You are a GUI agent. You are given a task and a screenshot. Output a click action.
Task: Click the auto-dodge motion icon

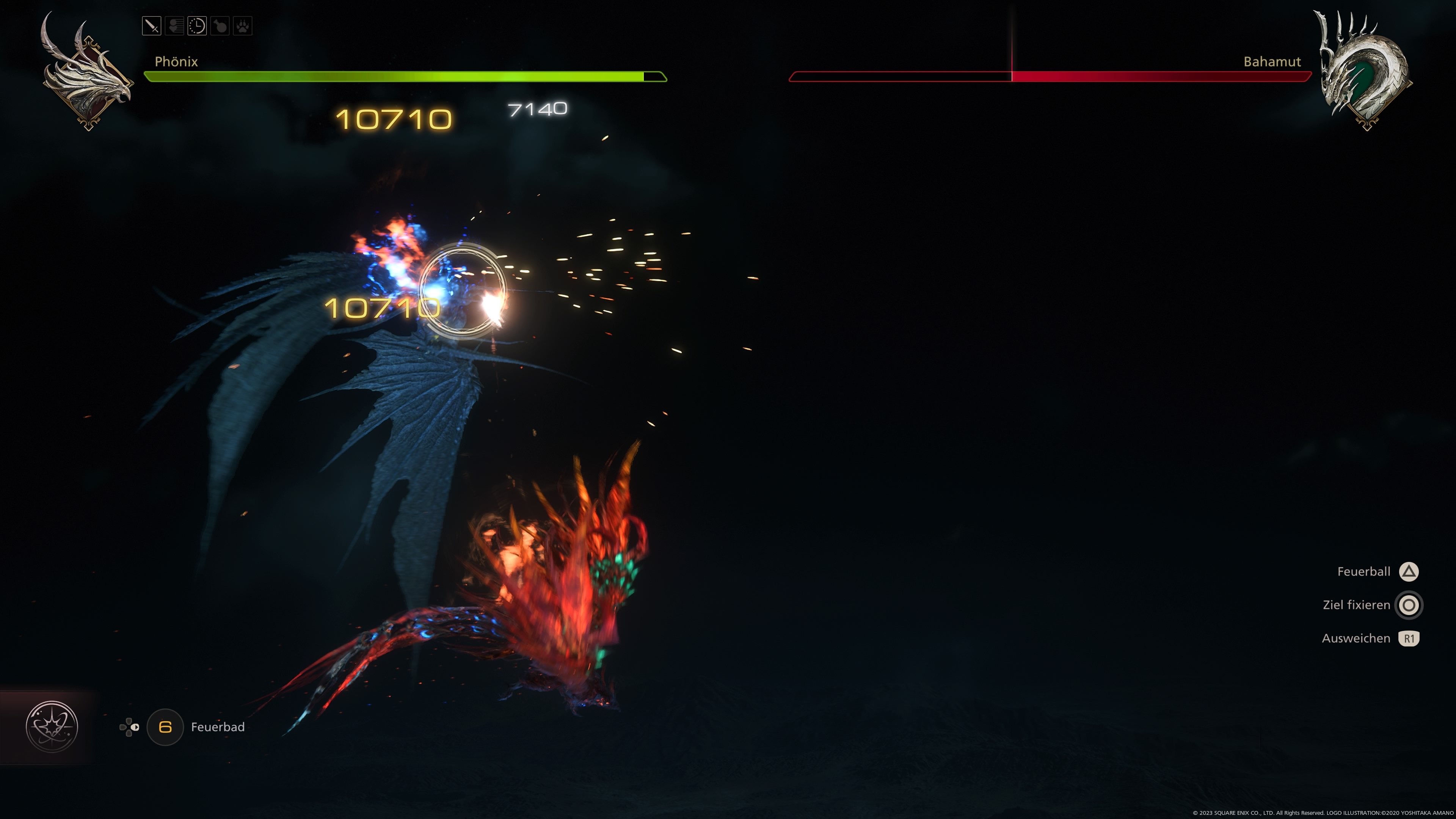pyautogui.click(x=175, y=27)
